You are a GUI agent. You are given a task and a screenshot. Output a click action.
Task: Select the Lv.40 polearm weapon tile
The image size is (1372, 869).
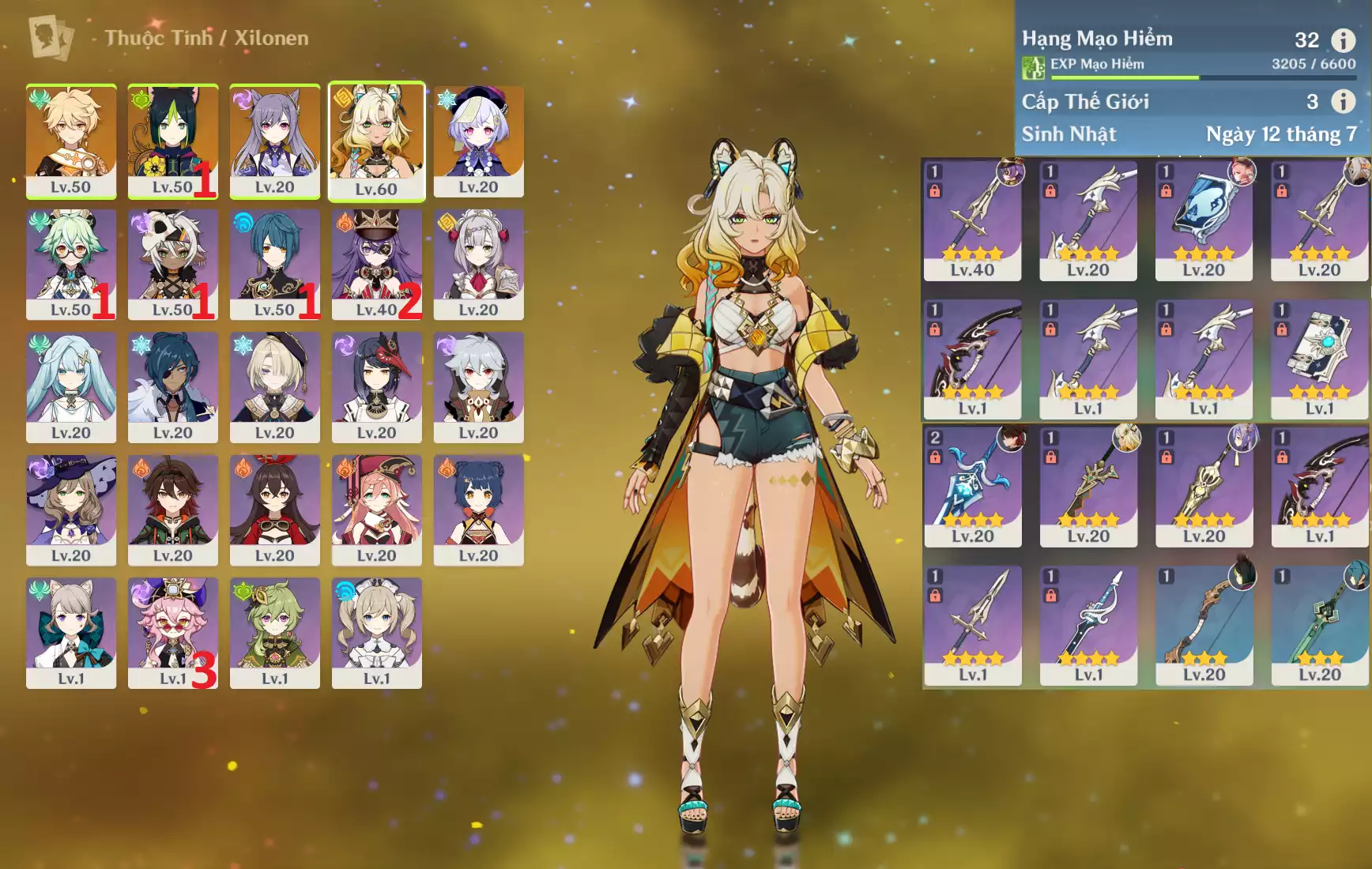[972, 220]
